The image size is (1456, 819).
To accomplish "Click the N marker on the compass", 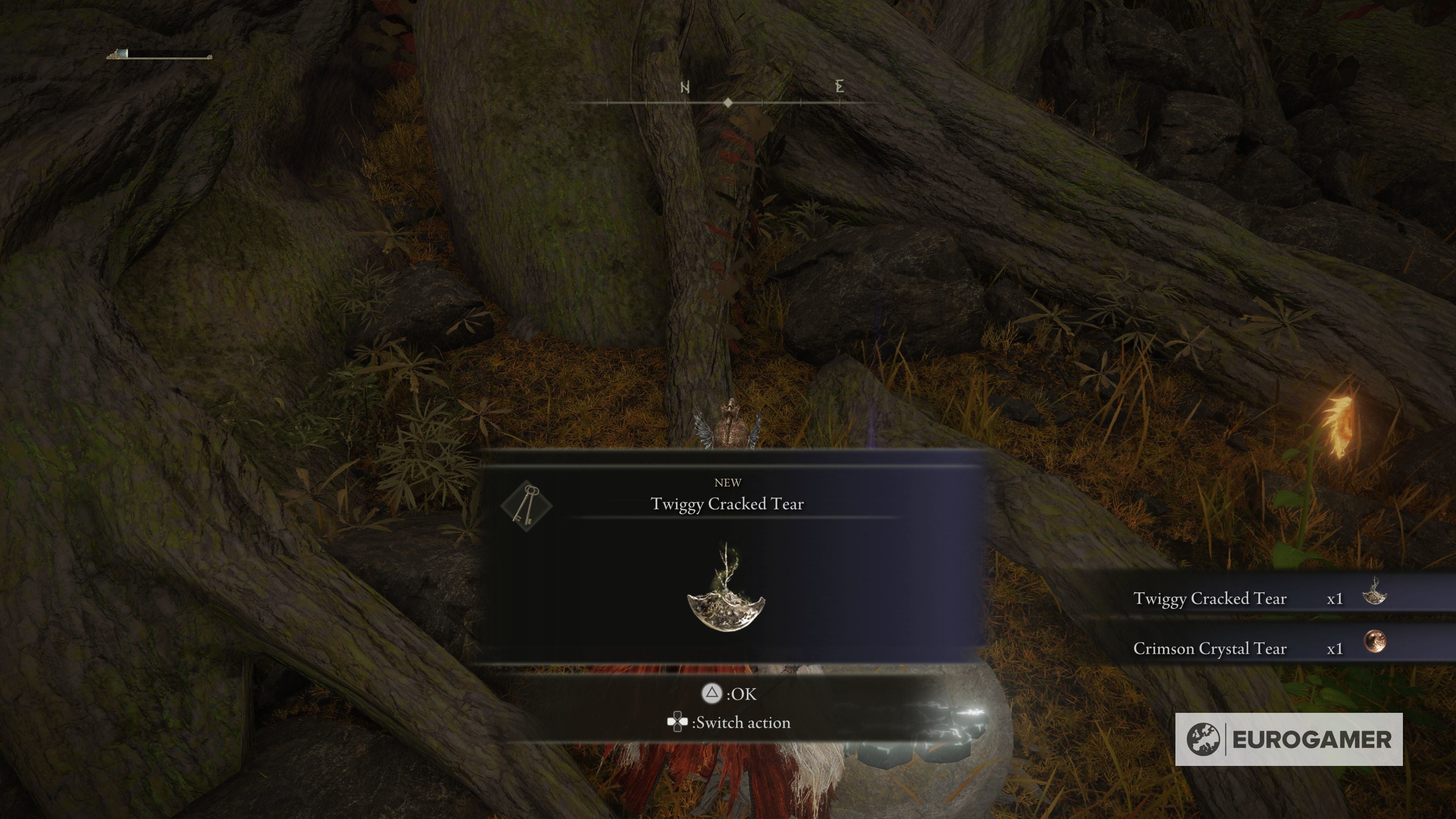I will coord(685,86).
